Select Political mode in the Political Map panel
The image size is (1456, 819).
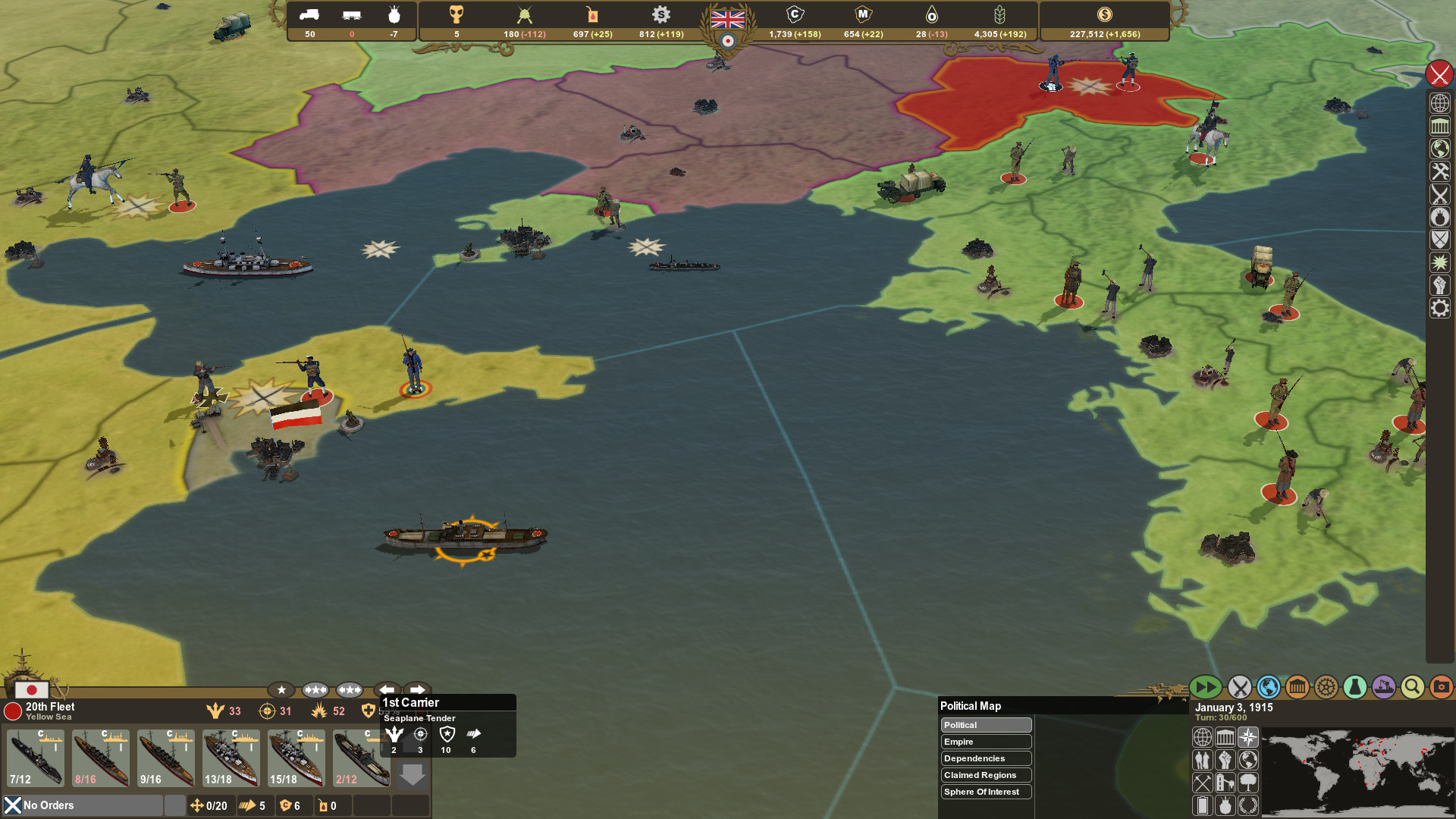[986, 725]
